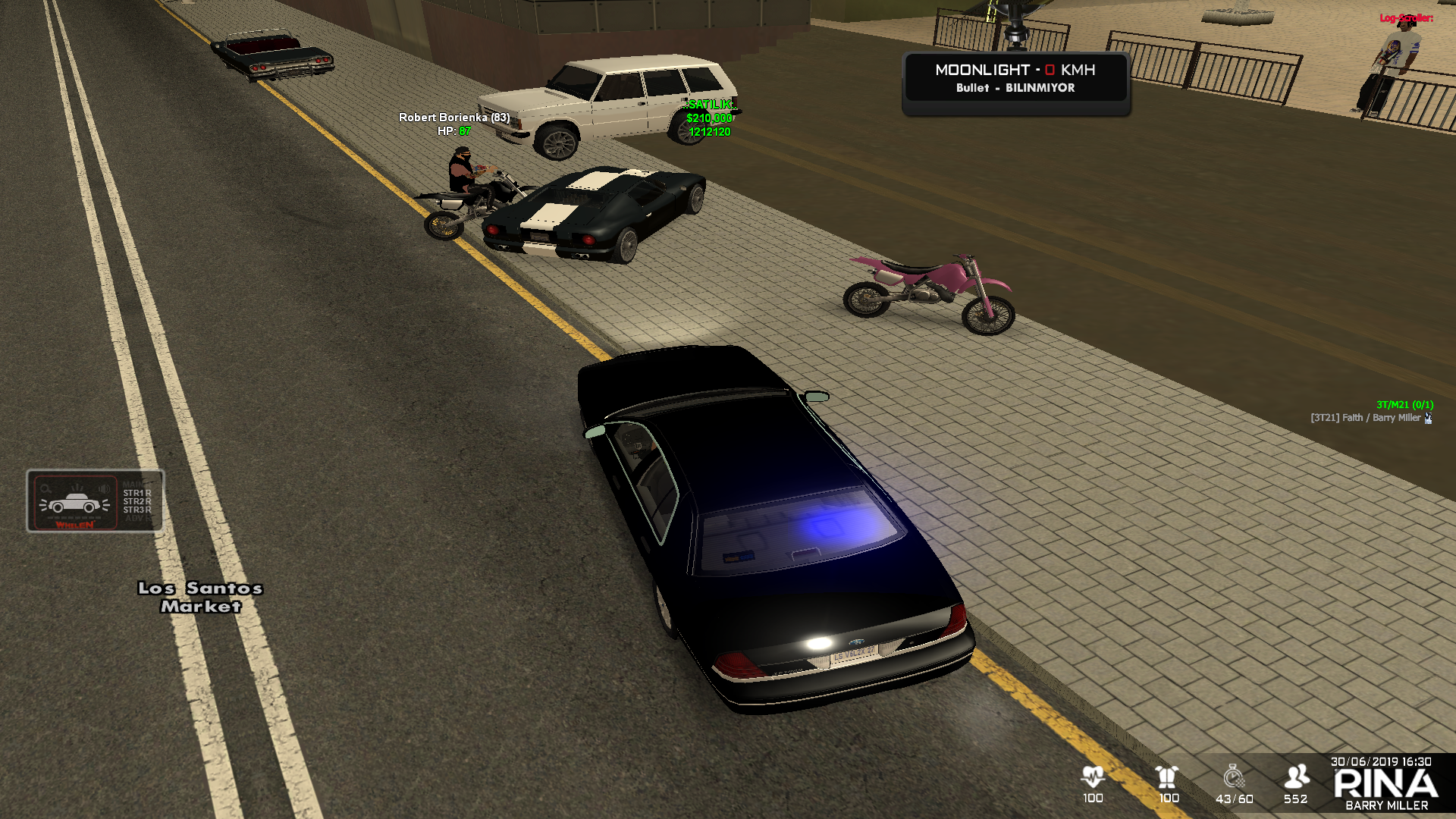Toggle the siren speaker icon

pos(104,488)
